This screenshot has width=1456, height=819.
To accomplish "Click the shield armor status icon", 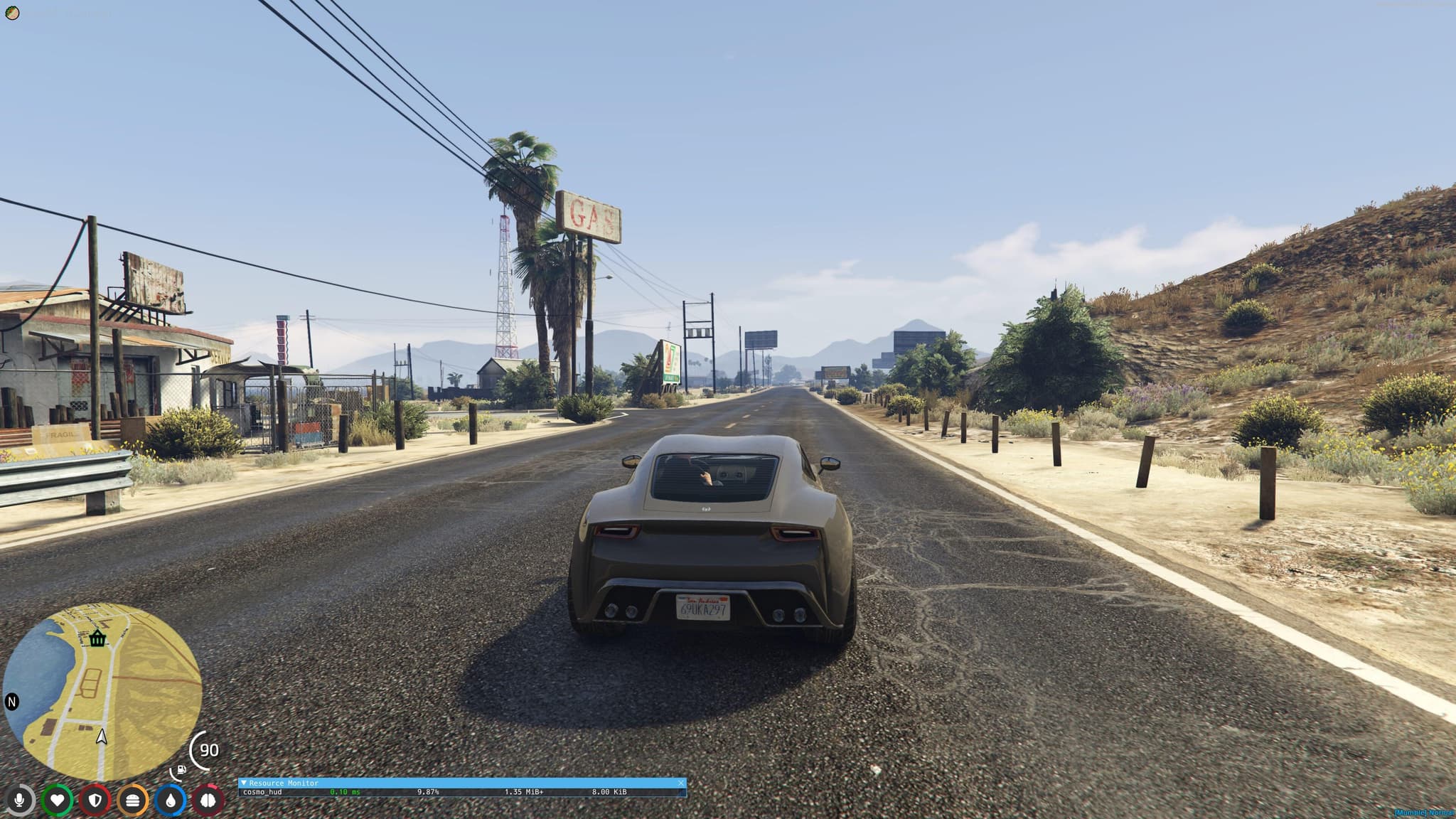I will click(95, 800).
